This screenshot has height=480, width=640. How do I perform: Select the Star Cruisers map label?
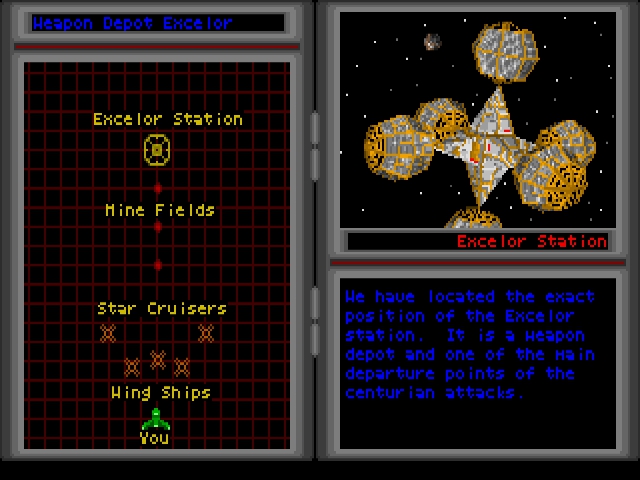(x=161, y=308)
